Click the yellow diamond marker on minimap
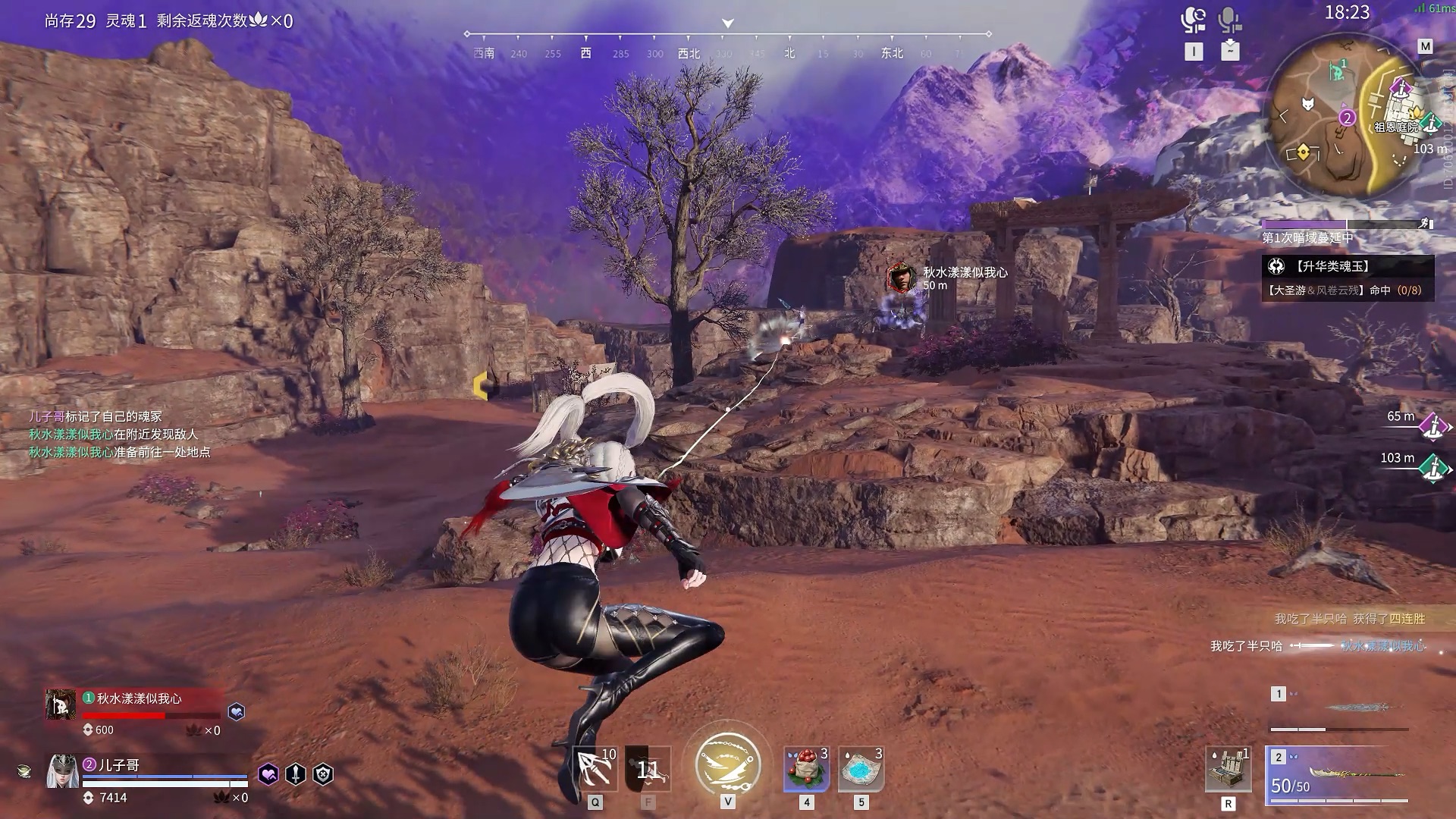The width and height of the screenshot is (1456, 819). point(1303,152)
